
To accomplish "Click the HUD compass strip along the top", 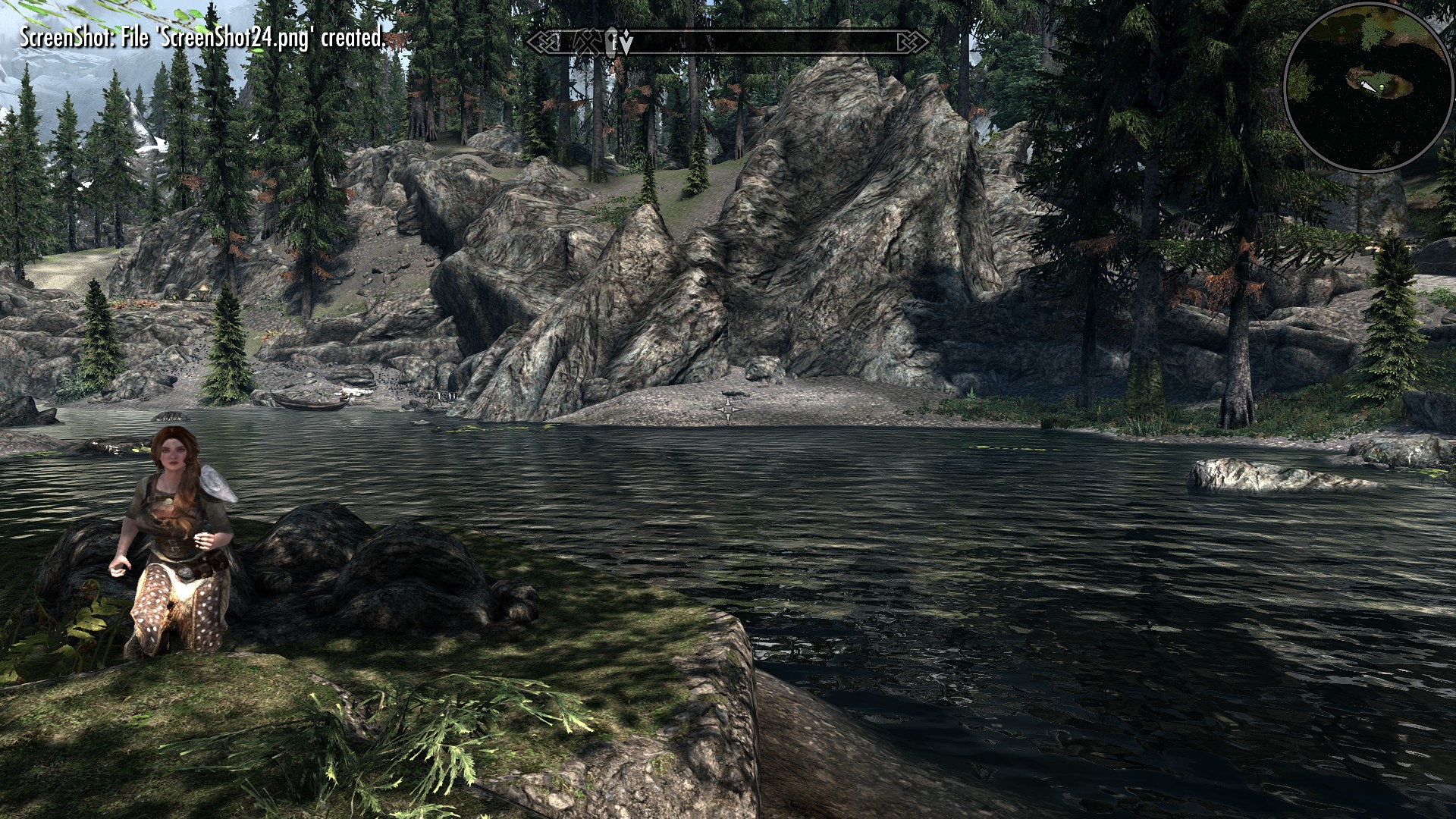I will [x=728, y=43].
